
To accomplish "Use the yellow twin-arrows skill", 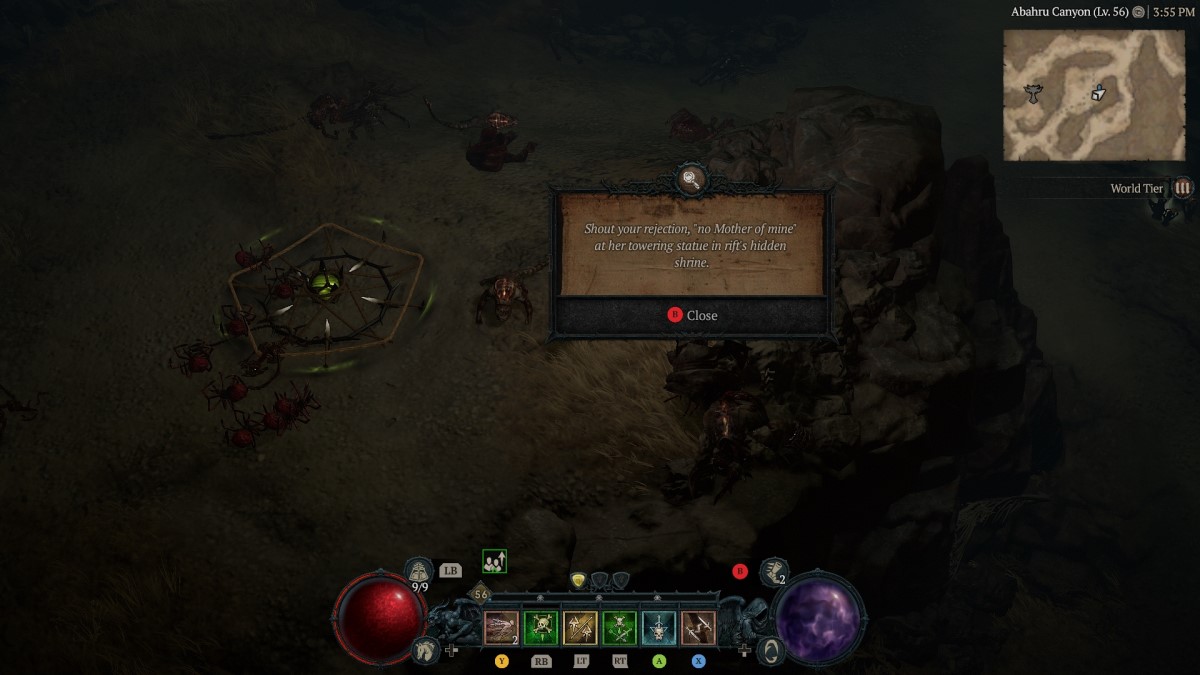I will click(x=580, y=628).
